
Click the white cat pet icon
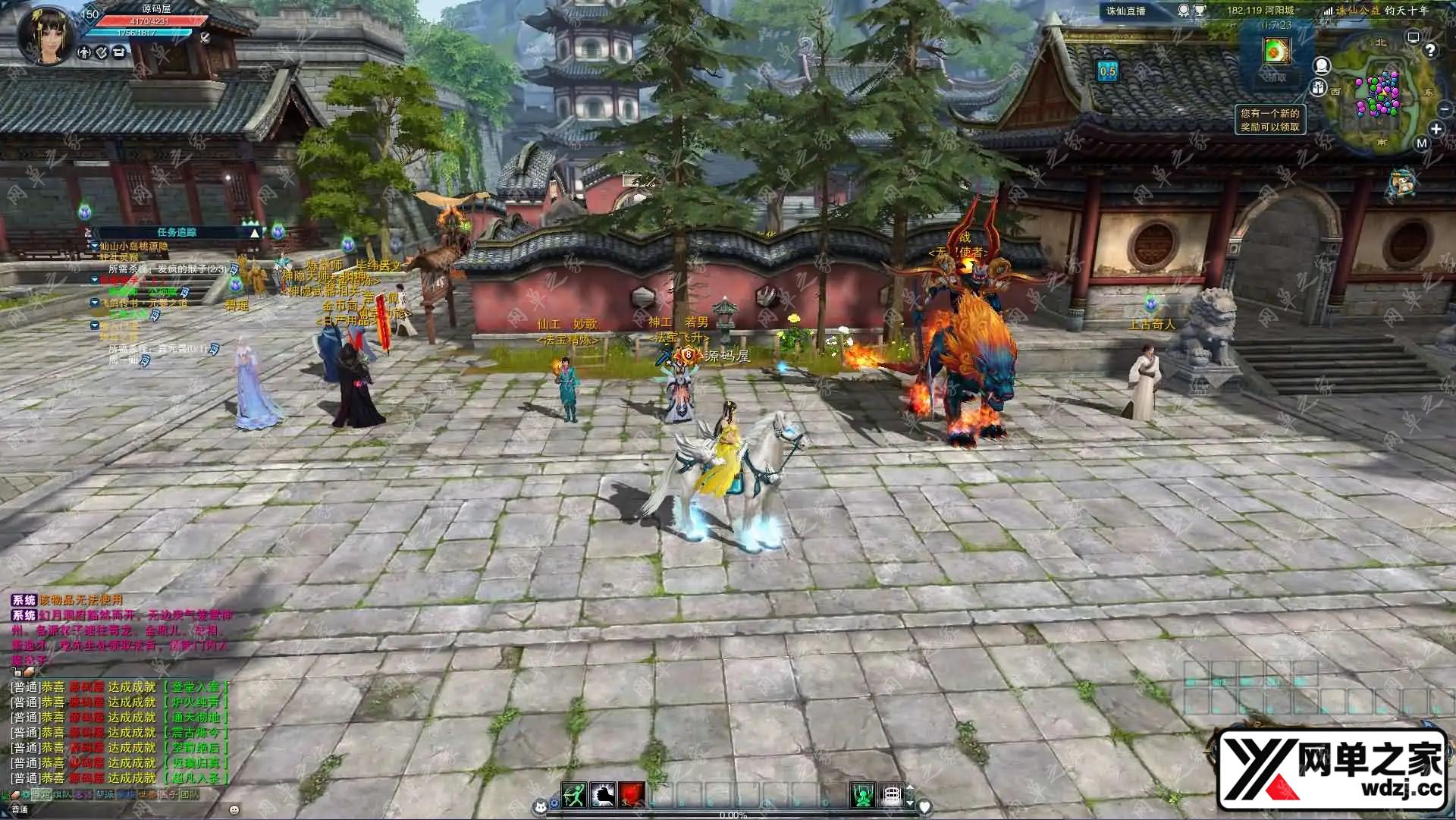(x=541, y=806)
